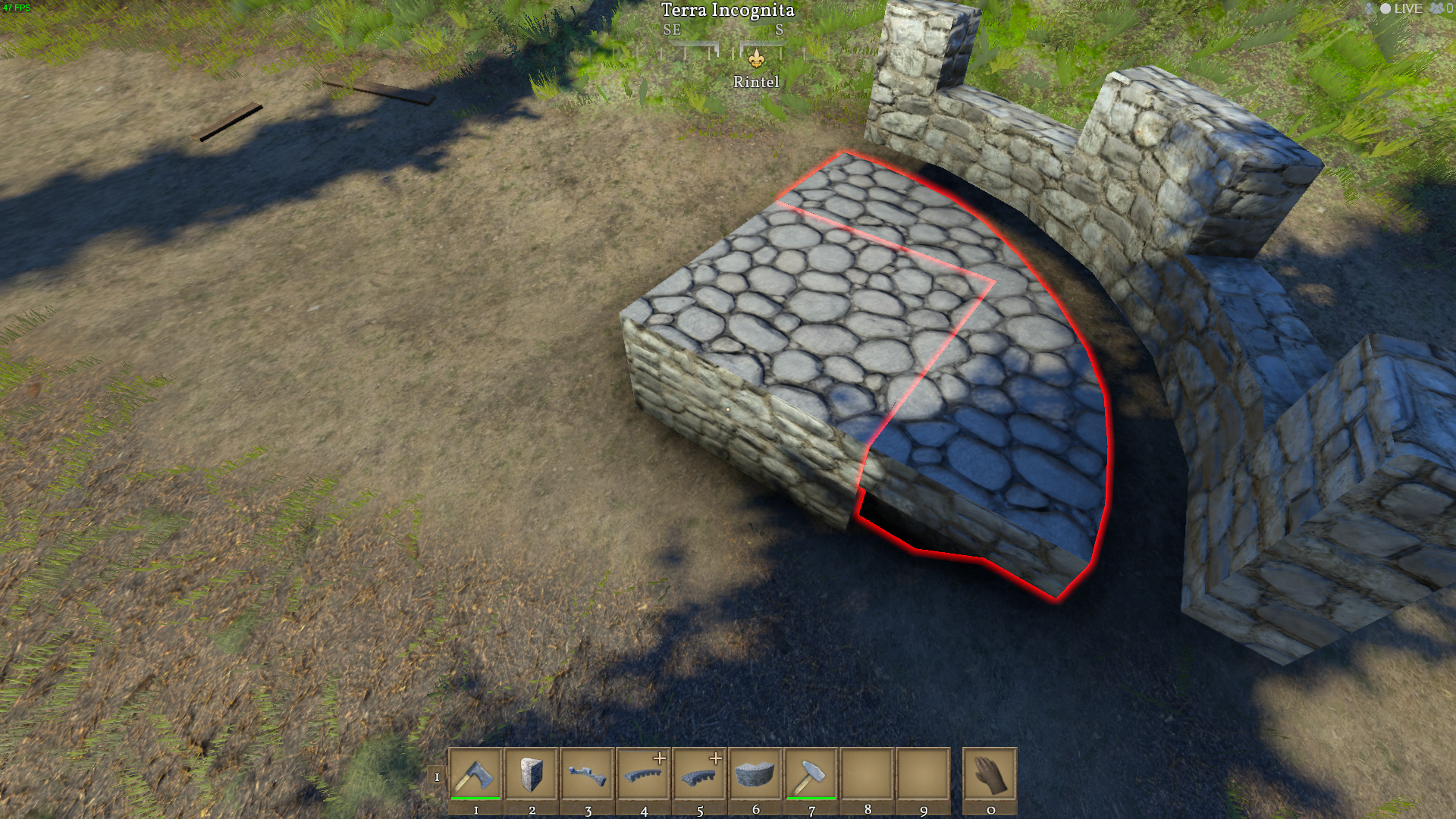The image size is (1456, 819).
Task: Pick the curved stone arch piece in slot 4
Action: [x=643, y=774]
